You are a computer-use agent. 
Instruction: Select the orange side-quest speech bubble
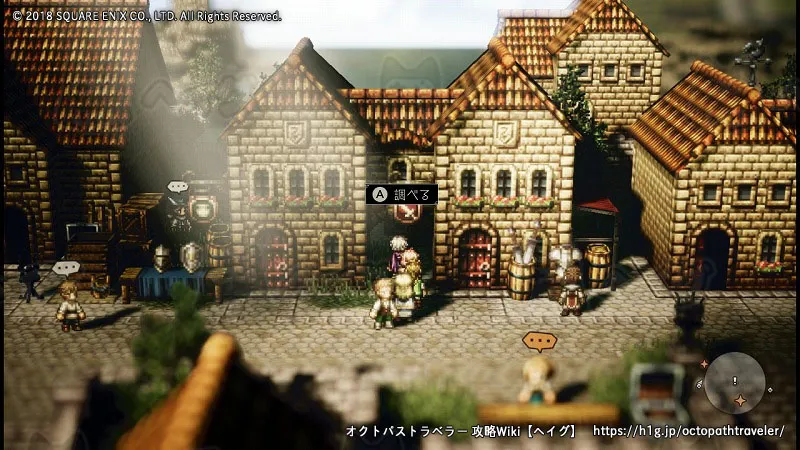(x=539, y=342)
